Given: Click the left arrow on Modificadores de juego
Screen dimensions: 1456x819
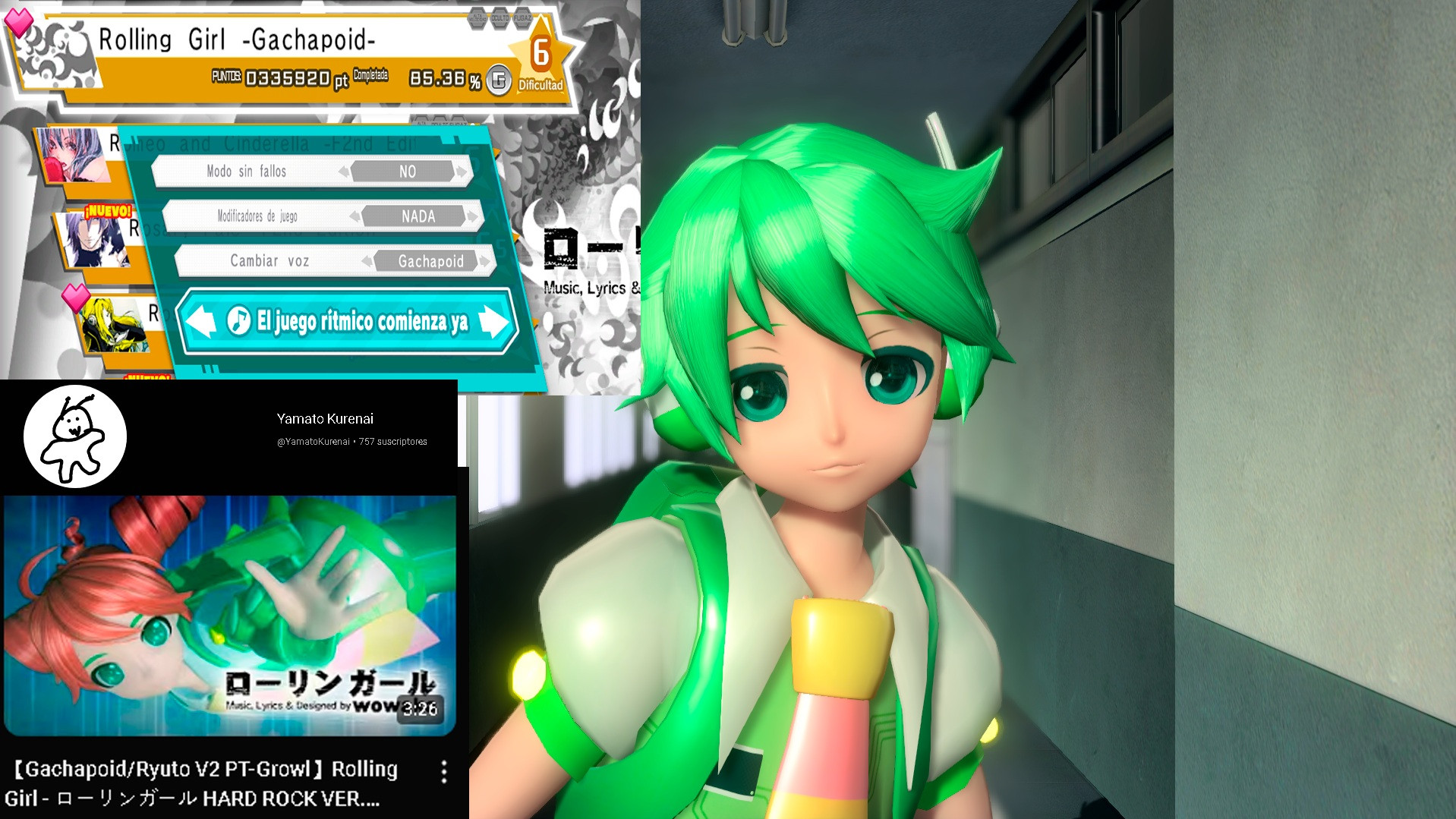Looking at the screenshot, I should [357, 216].
